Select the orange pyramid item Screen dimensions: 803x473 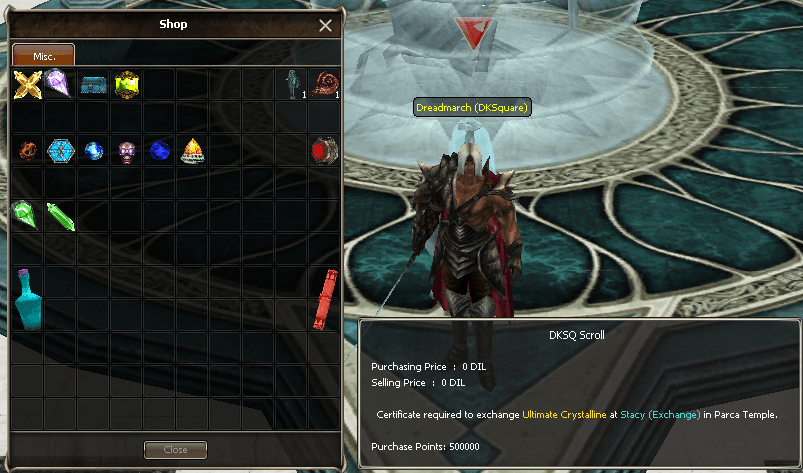point(192,150)
